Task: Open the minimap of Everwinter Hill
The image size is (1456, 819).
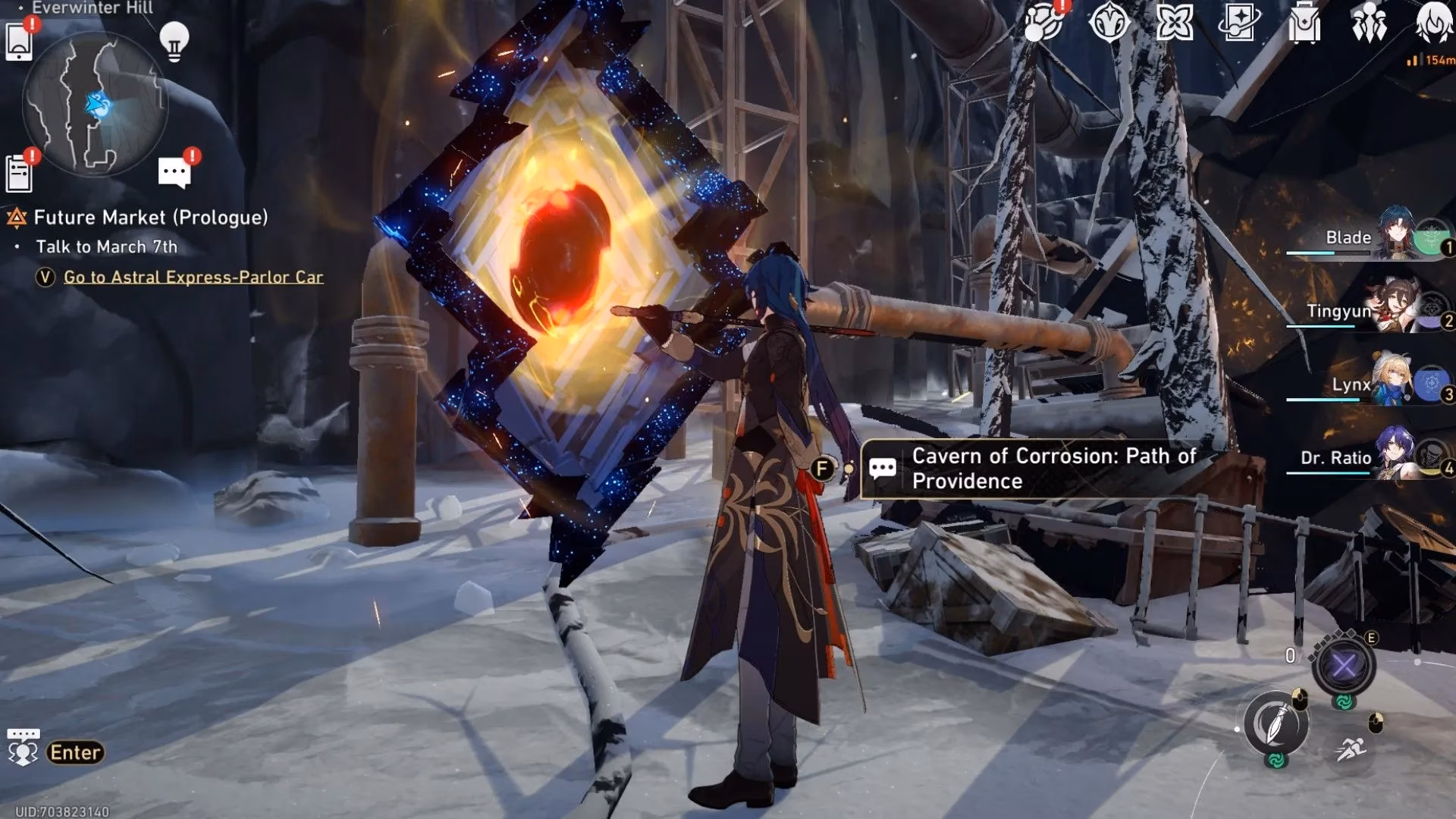Action: pos(94,104)
